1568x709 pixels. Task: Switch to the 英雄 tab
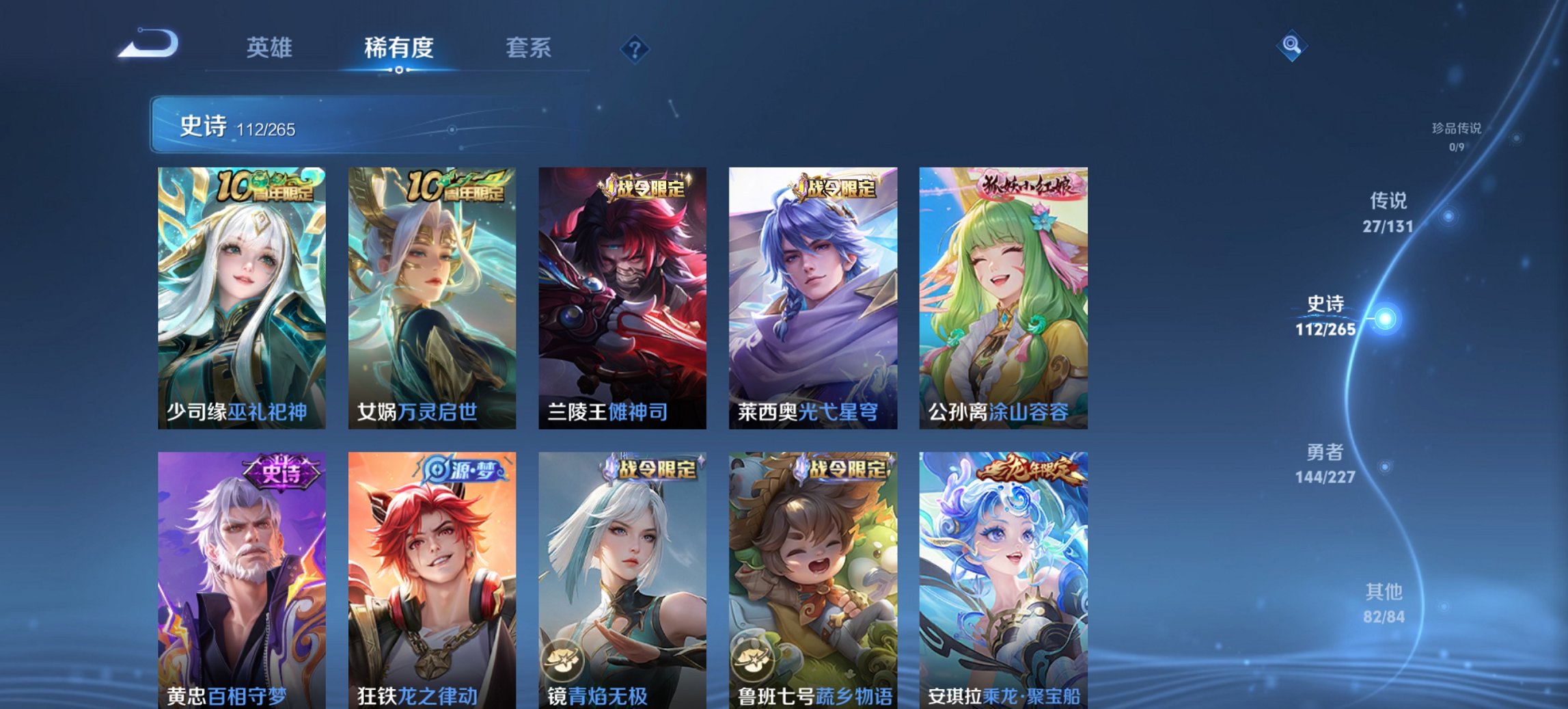[271, 48]
